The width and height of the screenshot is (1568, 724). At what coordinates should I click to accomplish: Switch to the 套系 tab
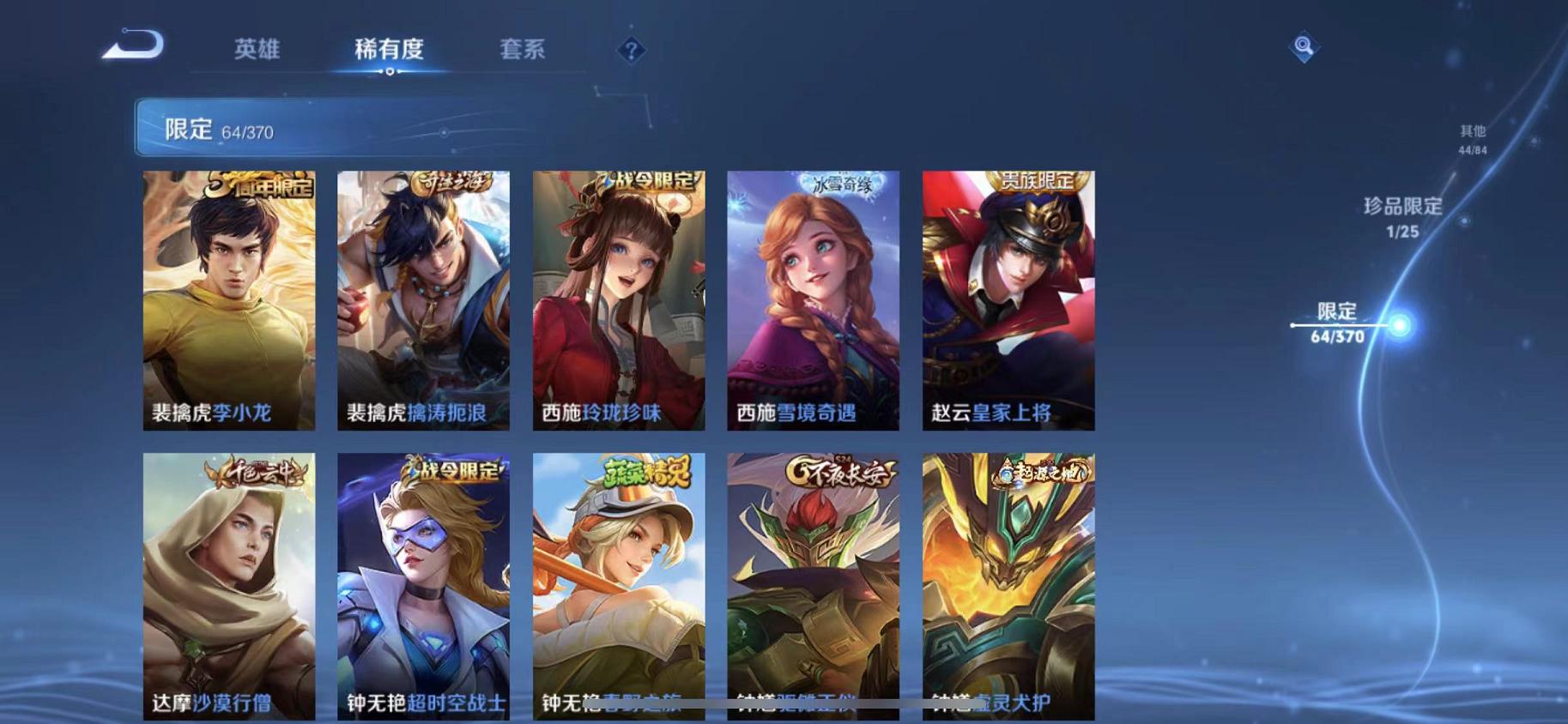(523, 50)
